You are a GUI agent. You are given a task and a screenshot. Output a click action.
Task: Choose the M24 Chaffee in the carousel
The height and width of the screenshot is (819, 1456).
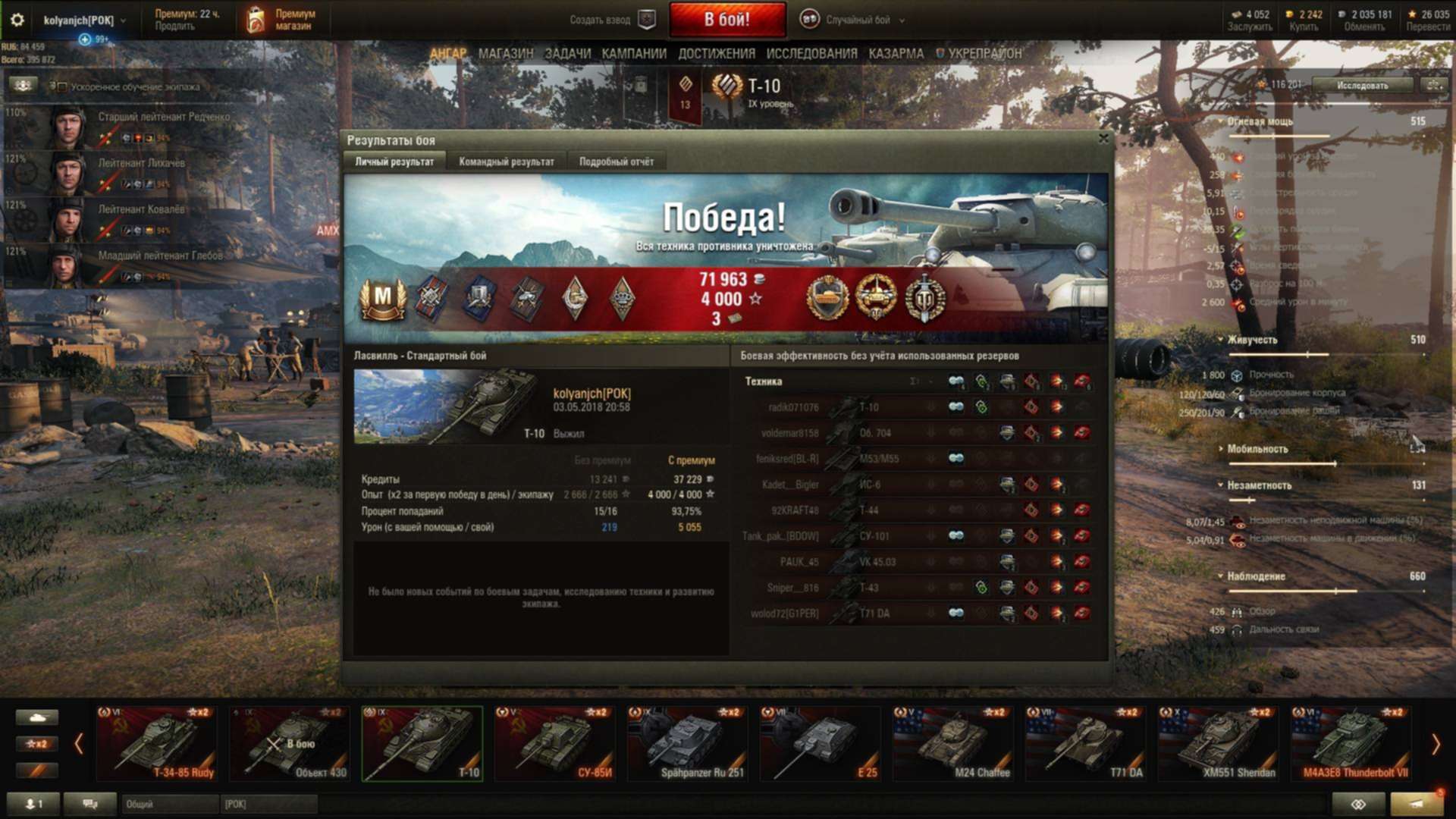(x=953, y=743)
